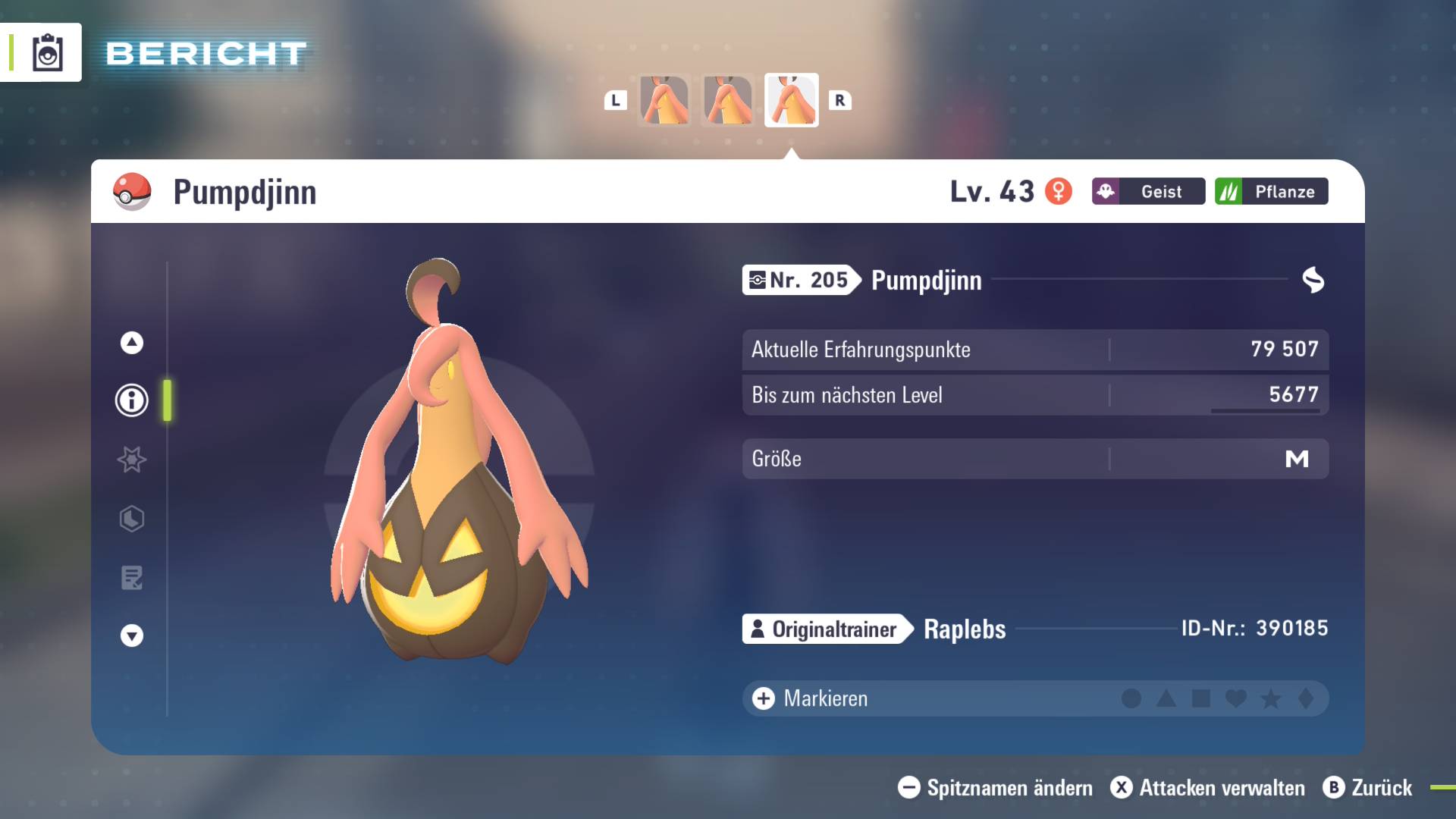The width and height of the screenshot is (1456, 819).
Task: Open Attacken verwalten
Action: click(1208, 788)
